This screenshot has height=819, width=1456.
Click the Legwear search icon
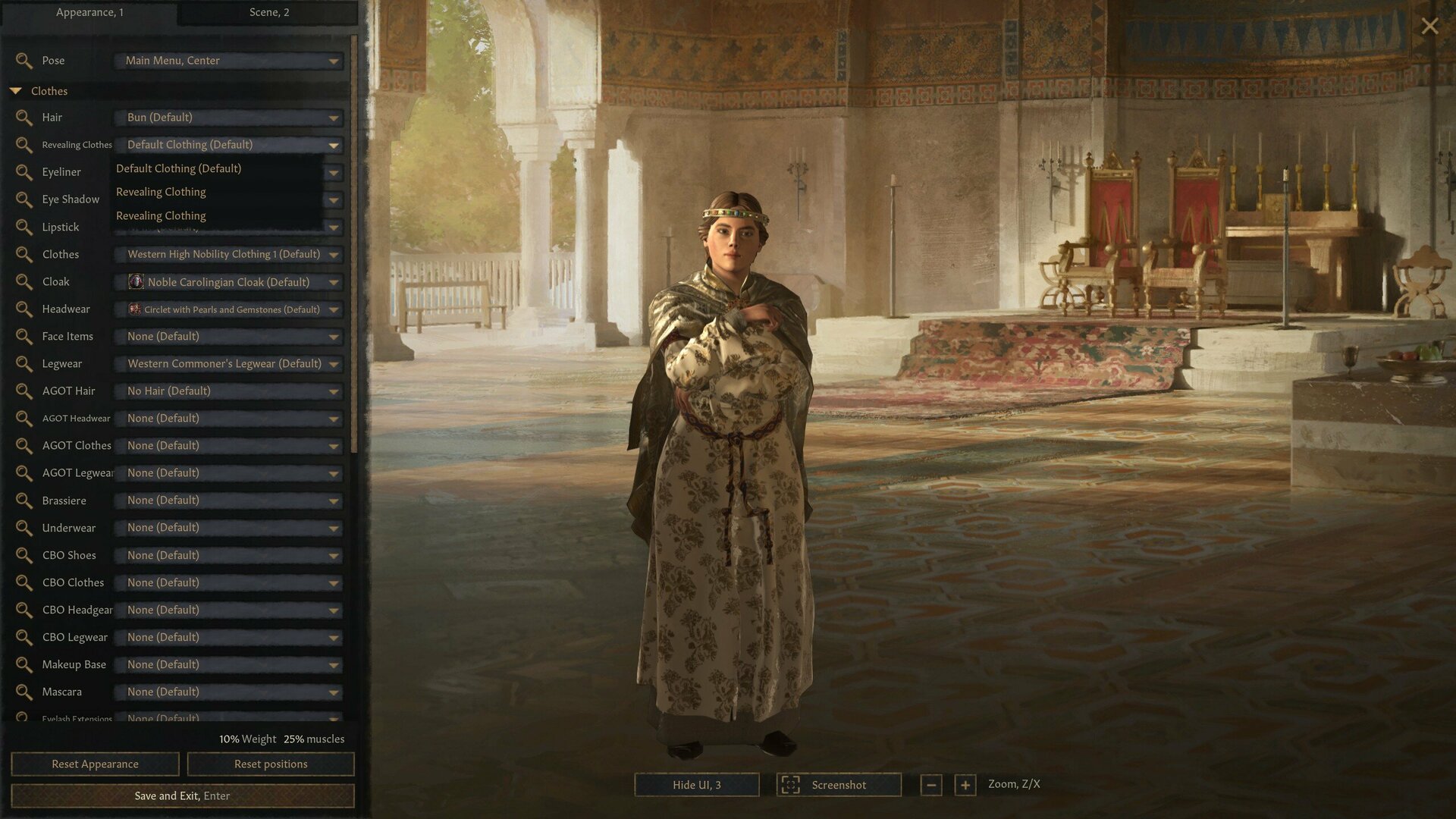point(24,364)
